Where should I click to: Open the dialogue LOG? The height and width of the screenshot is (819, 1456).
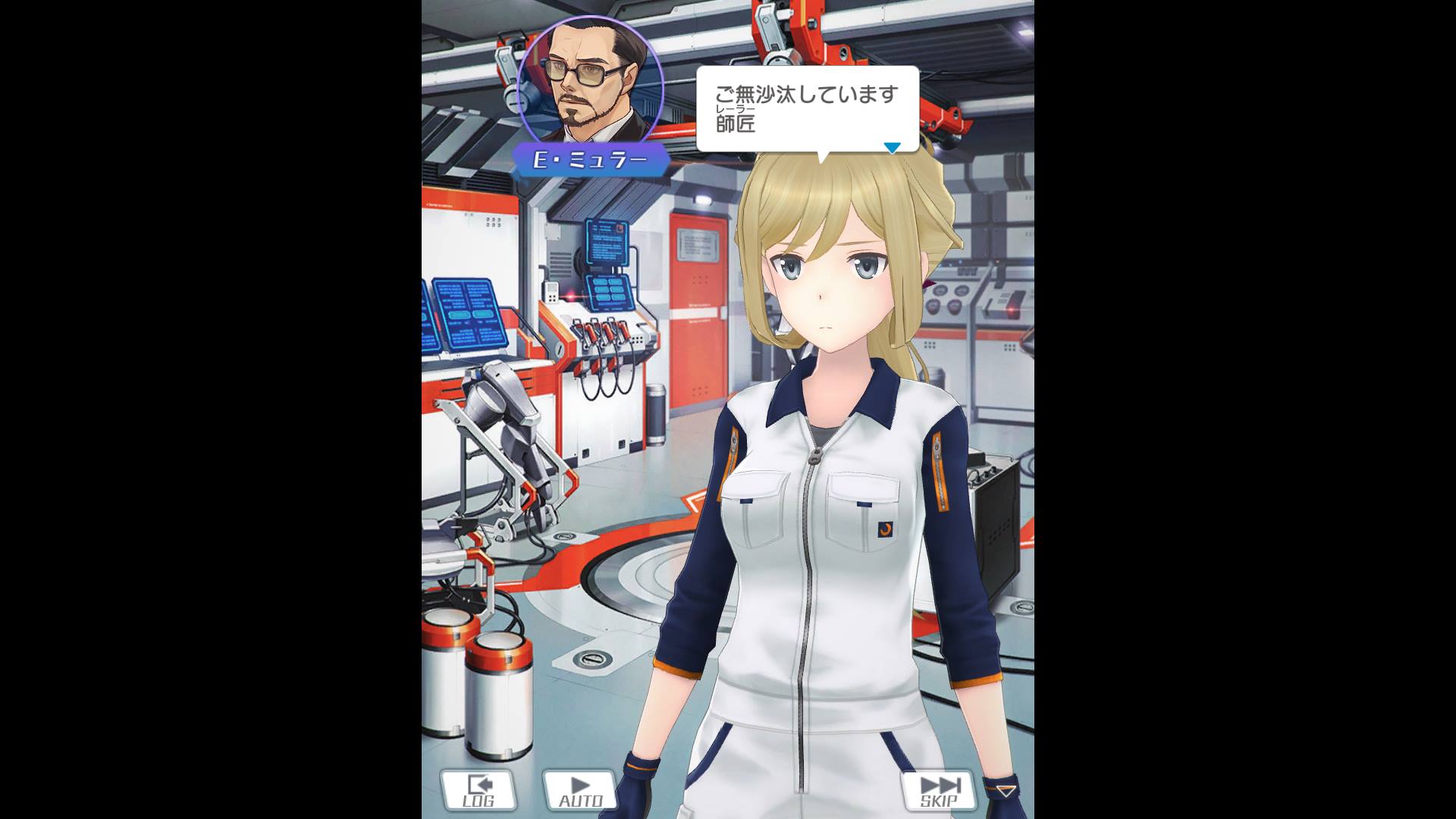point(479,790)
